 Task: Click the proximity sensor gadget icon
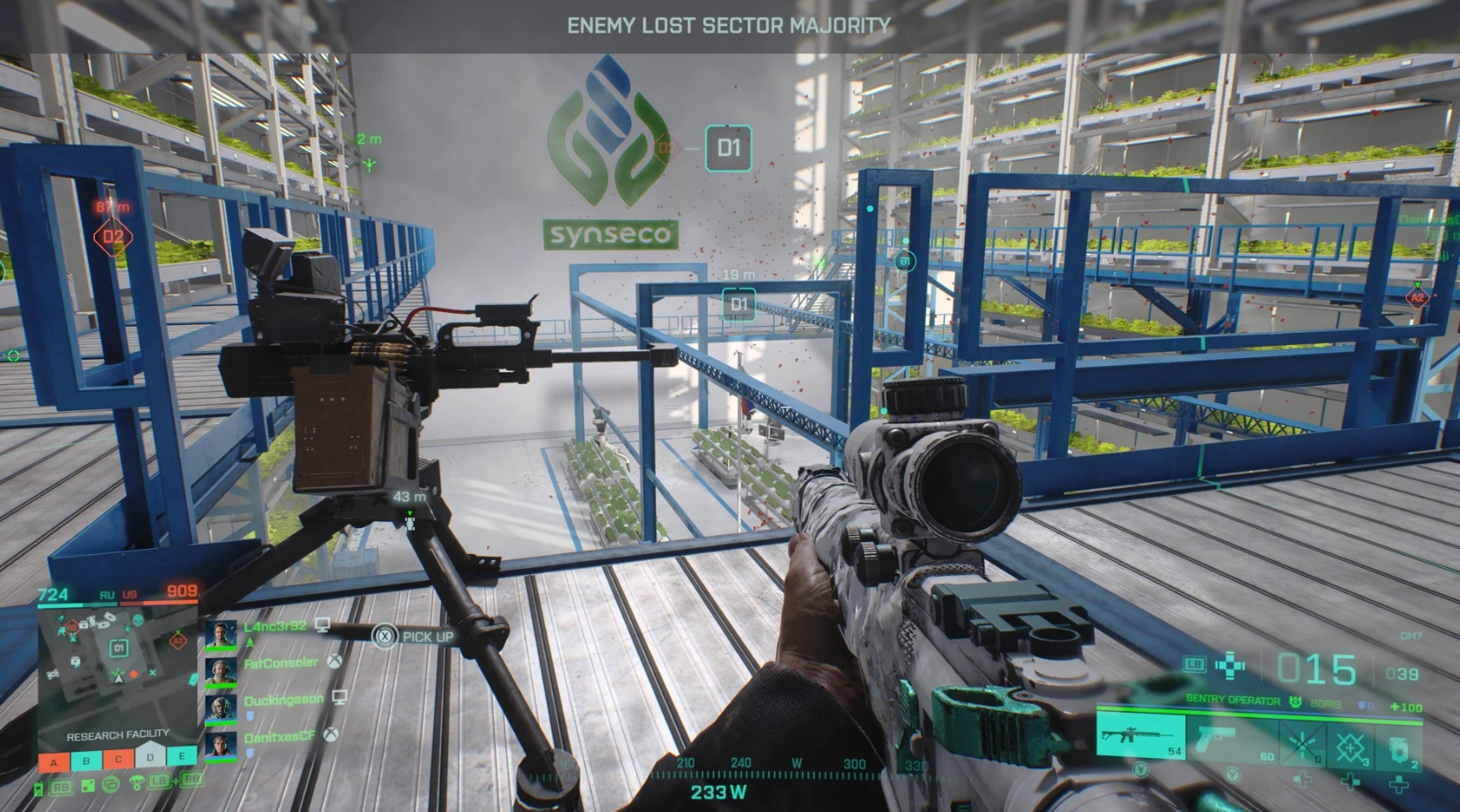click(x=1302, y=743)
